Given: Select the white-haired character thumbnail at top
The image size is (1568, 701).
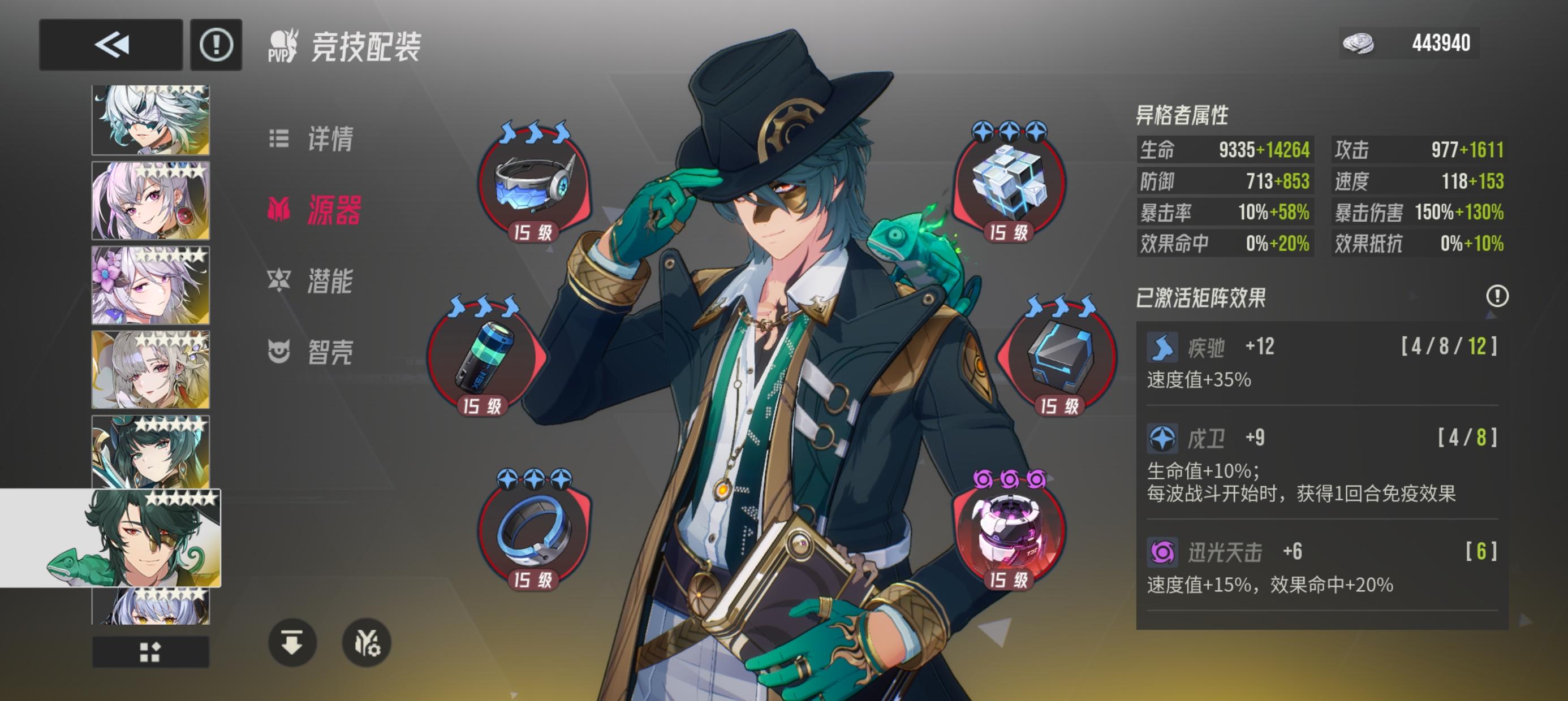Looking at the screenshot, I should pyautogui.click(x=150, y=120).
